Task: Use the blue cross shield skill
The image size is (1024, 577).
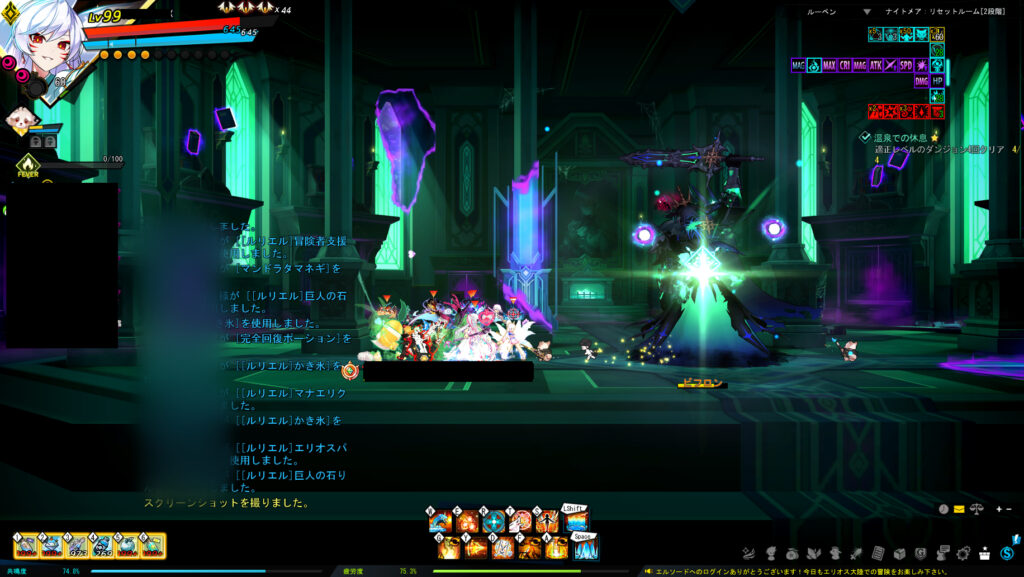Action: click(494, 522)
